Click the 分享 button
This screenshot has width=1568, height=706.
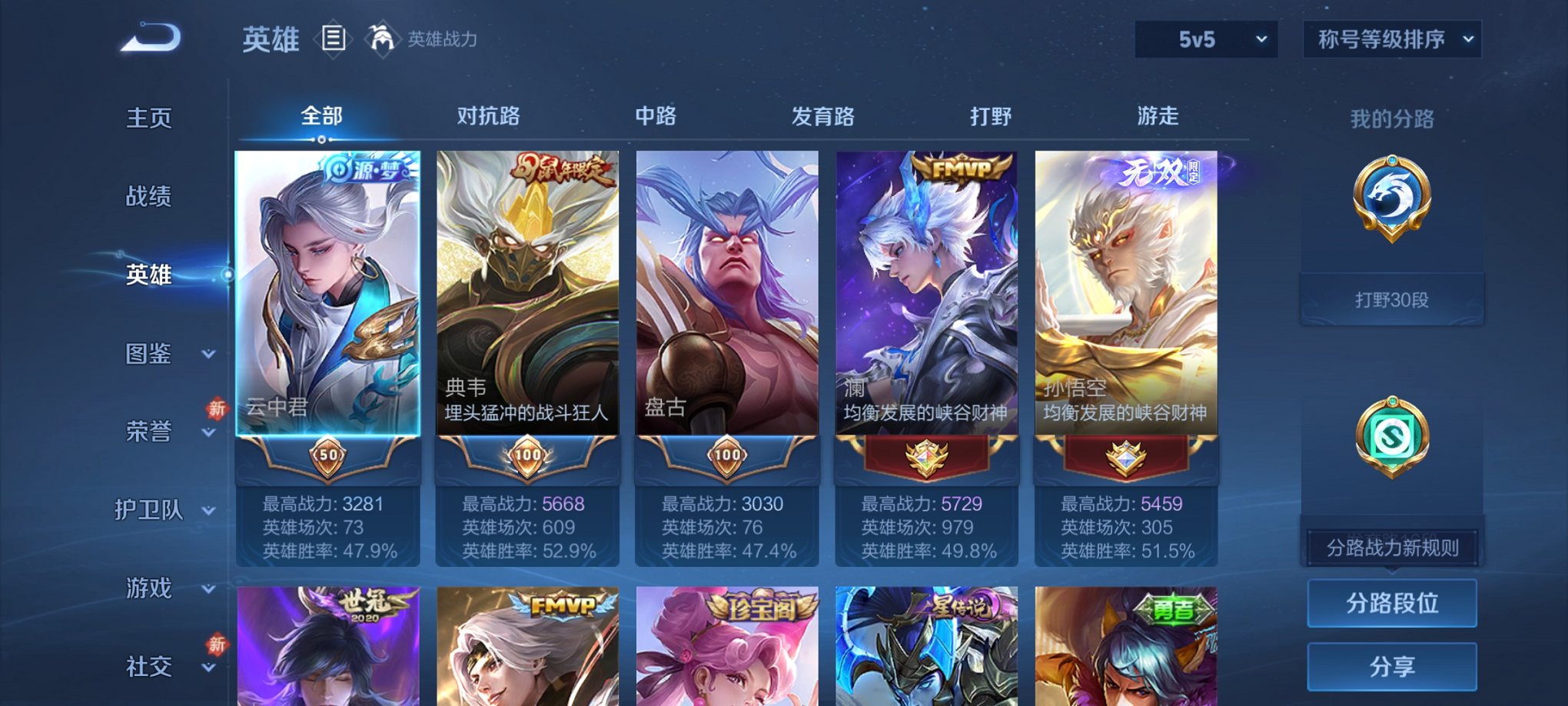click(1391, 666)
